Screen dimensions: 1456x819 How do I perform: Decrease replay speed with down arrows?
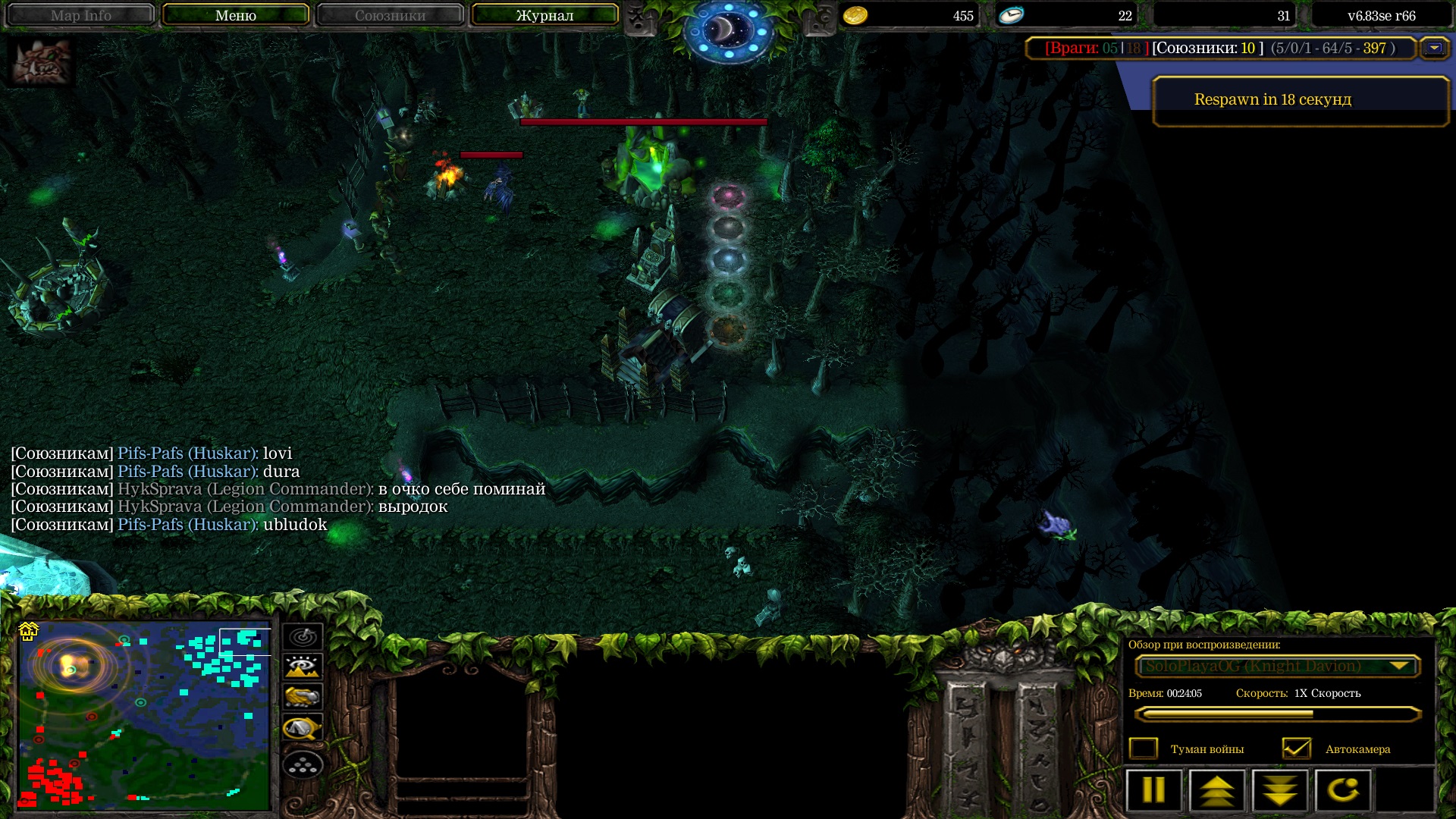coord(1280,790)
